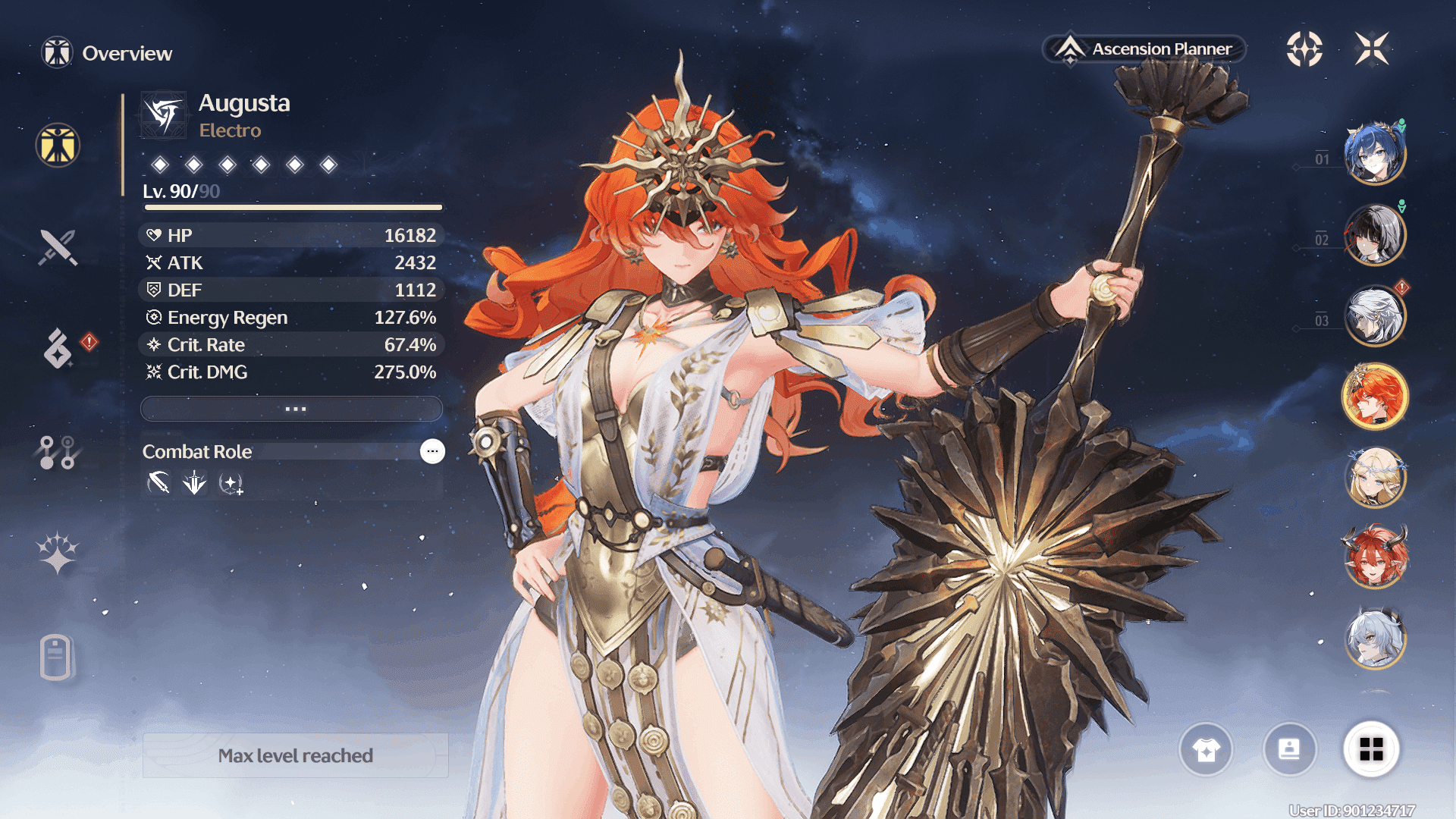Select Augusta's highlighted portrait

click(1375, 396)
